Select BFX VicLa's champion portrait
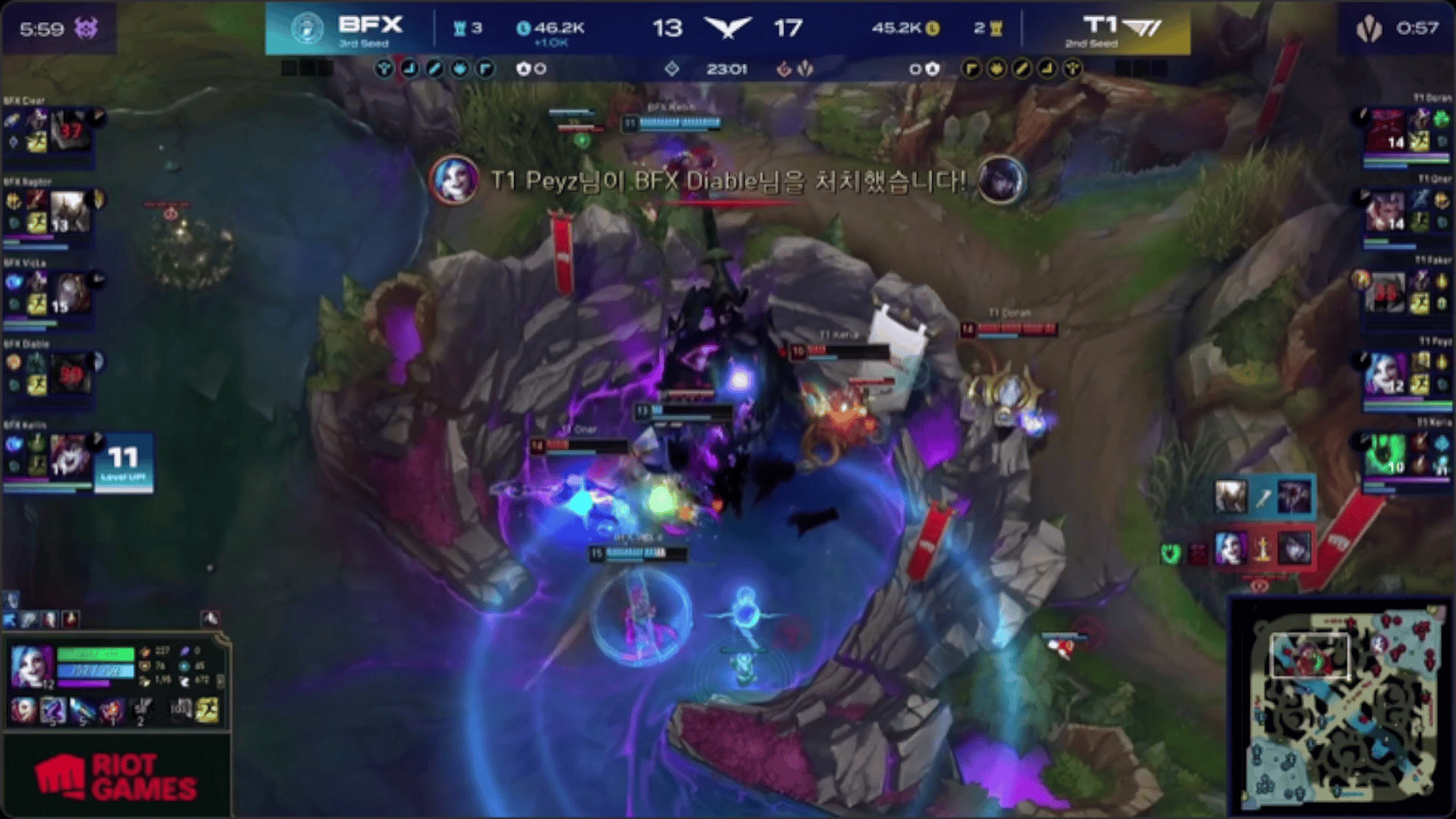The width and height of the screenshot is (1456, 819). [71, 293]
